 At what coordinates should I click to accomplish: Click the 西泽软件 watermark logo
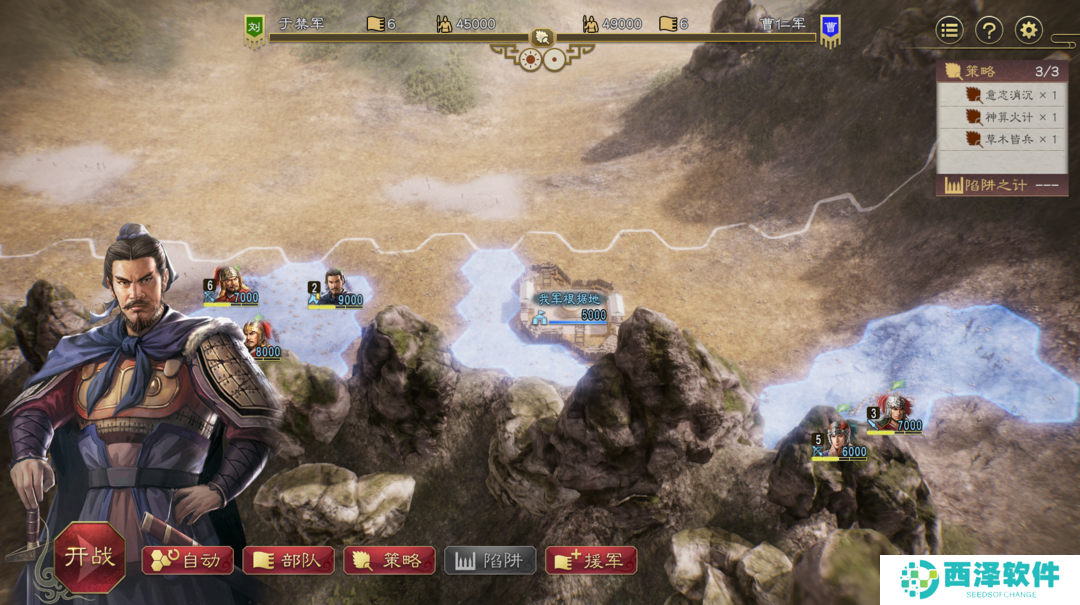(x=980, y=579)
